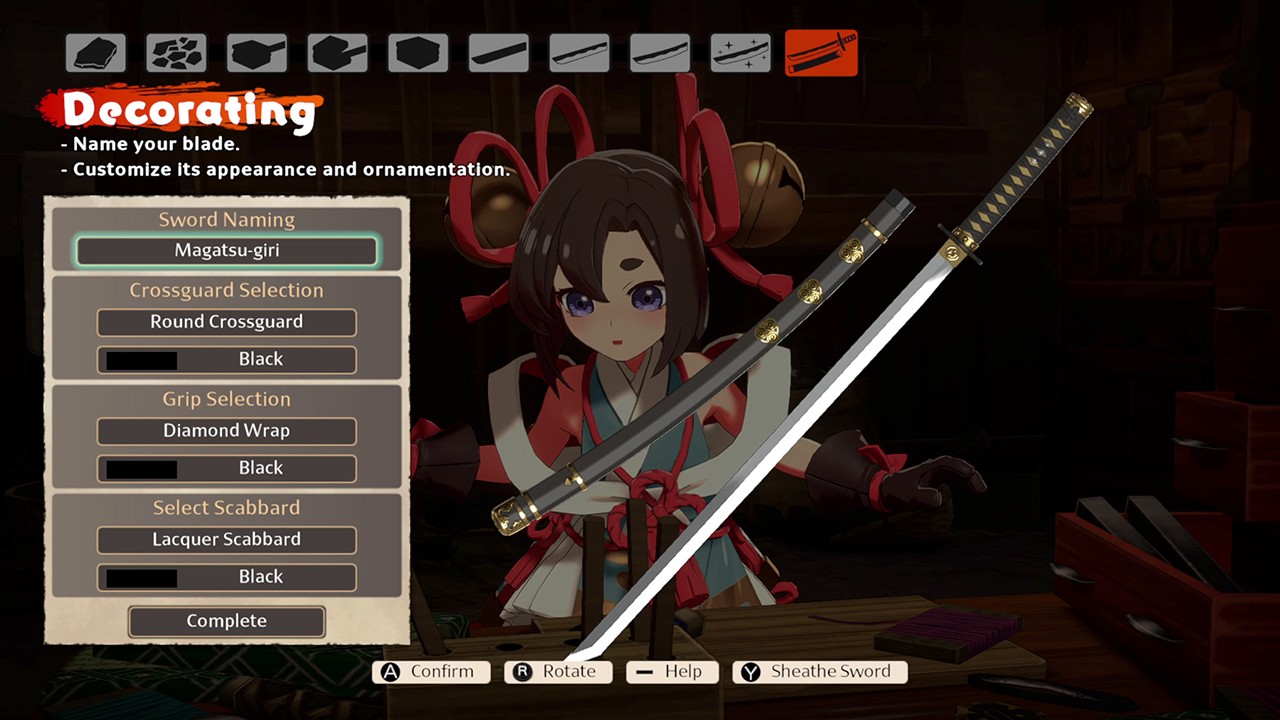Choose the broken ore fragments step icon
The height and width of the screenshot is (720, 1280).
[176, 53]
